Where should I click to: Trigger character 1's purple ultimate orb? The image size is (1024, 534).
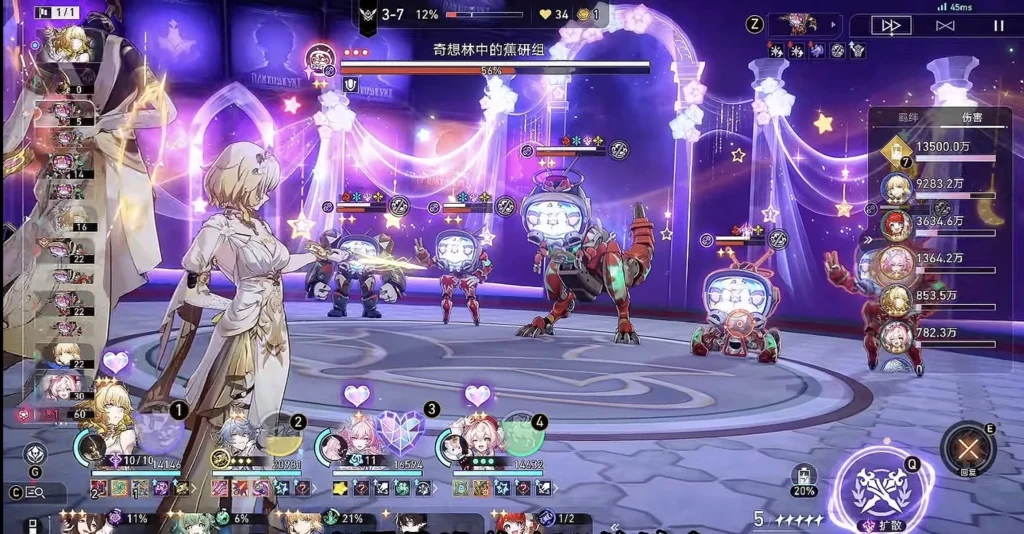155,430
